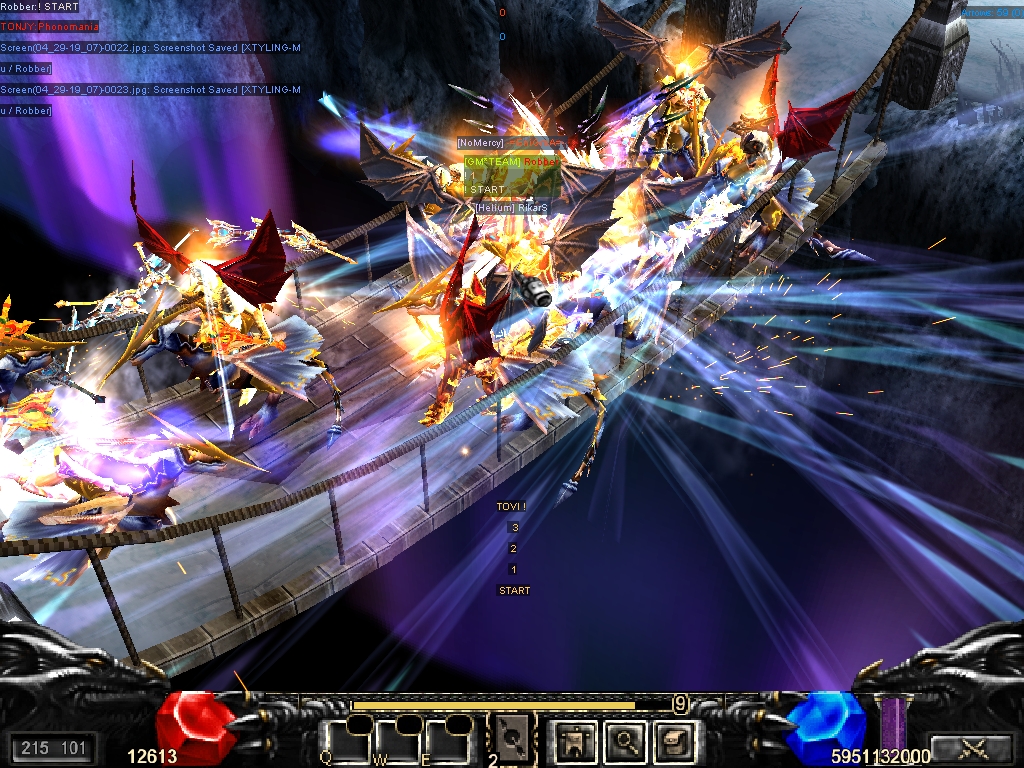The width and height of the screenshot is (1024, 768).
Task: Click the magnifying glass button
Action: 624,741
